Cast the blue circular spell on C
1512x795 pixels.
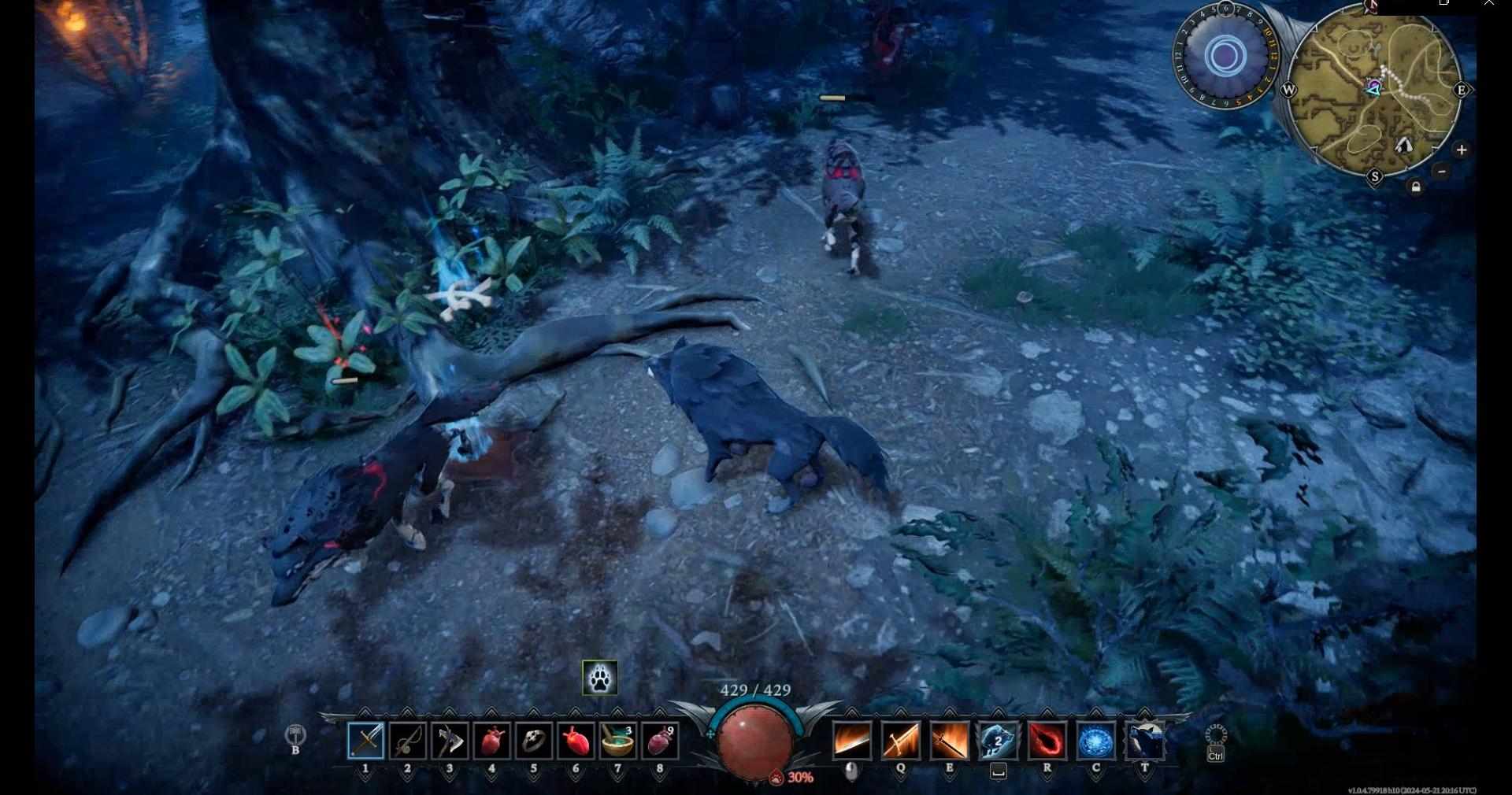[1096, 740]
